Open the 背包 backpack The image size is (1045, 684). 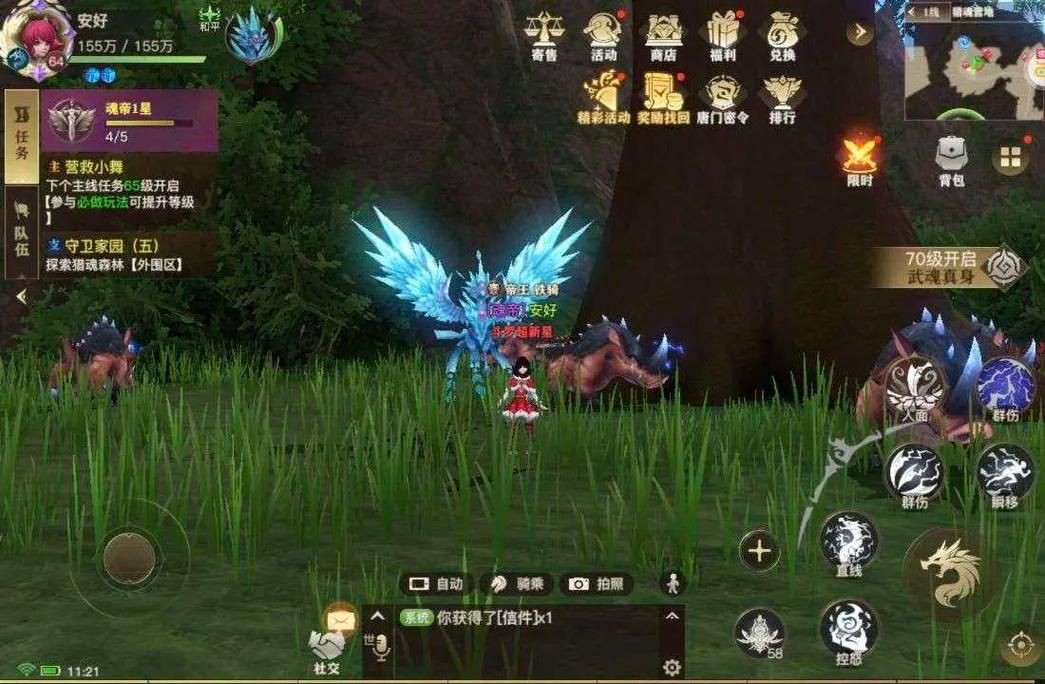(x=951, y=160)
